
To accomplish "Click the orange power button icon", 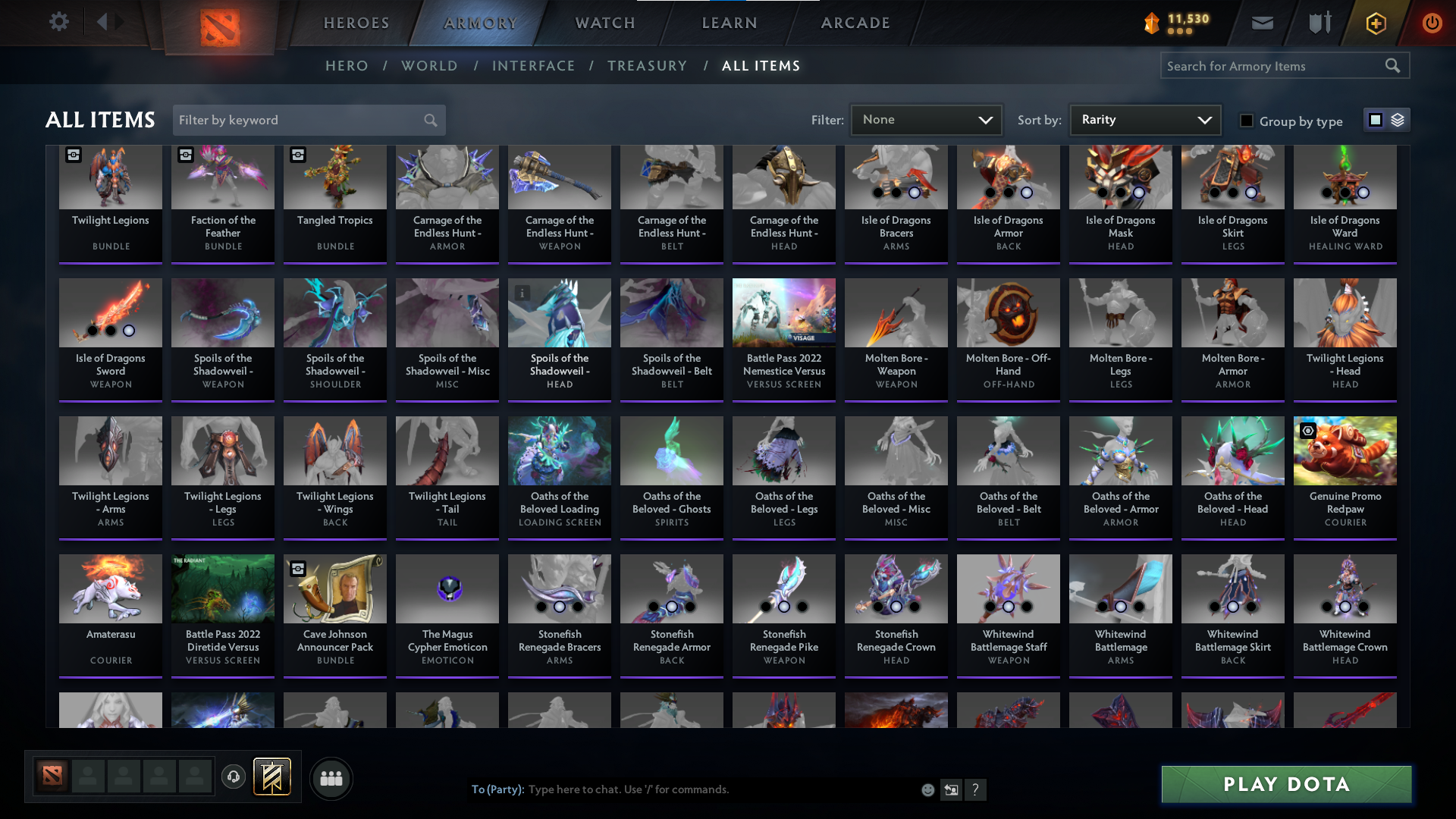I will [x=1432, y=23].
